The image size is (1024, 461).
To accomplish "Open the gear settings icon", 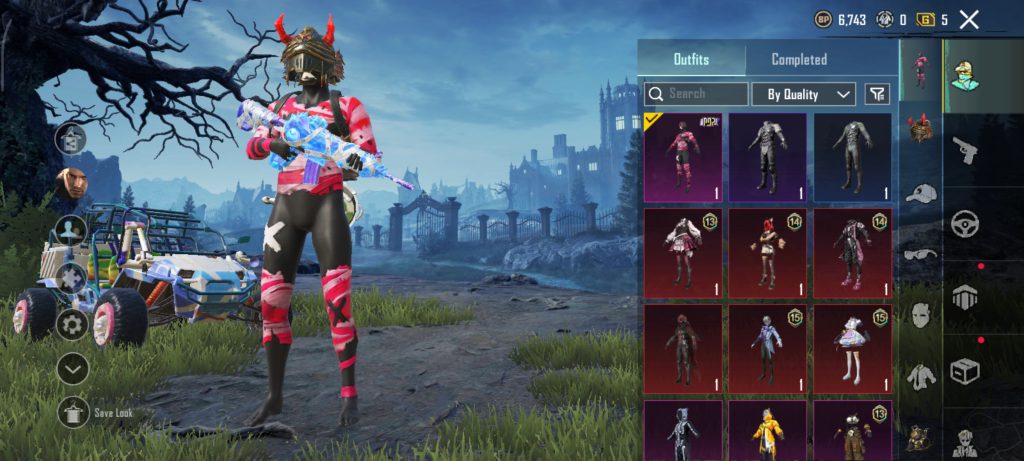I will 71,323.
